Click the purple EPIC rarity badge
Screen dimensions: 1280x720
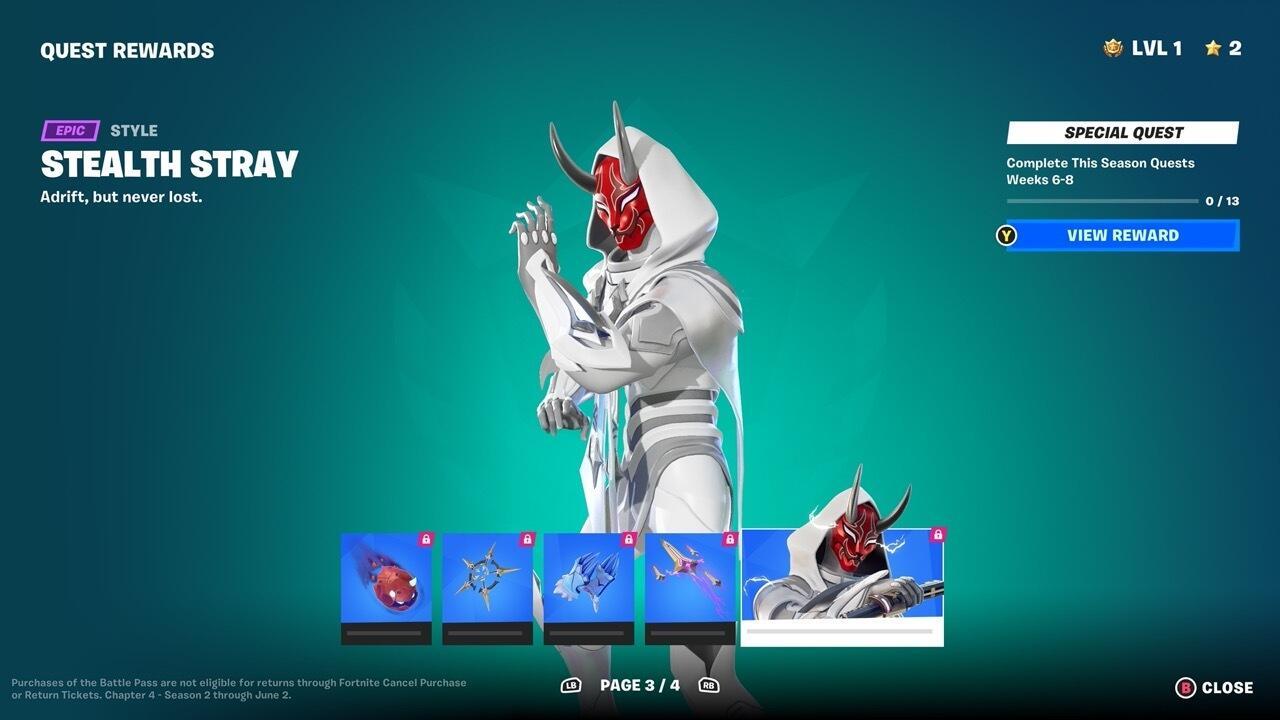point(69,130)
